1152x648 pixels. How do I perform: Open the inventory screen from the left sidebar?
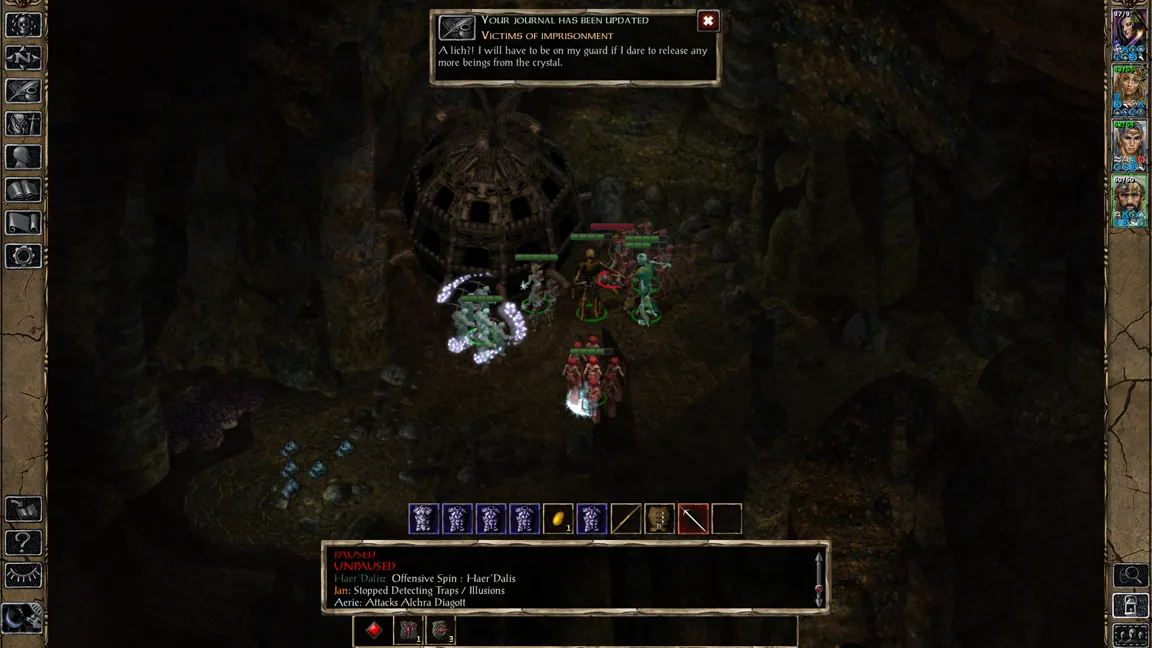pyautogui.click(x=23, y=124)
